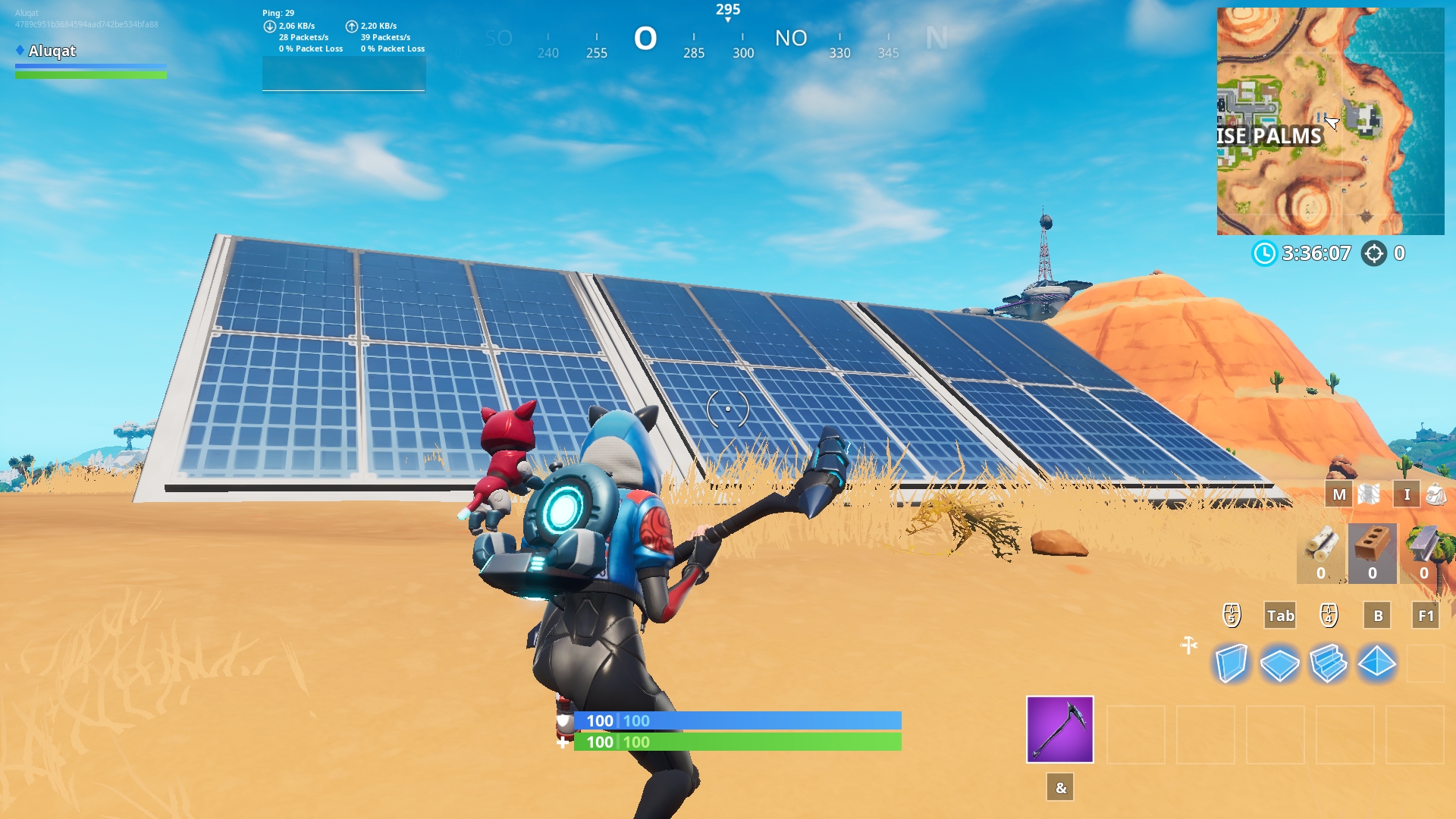Open inventory via the I keybind badge

click(x=1407, y=494)
